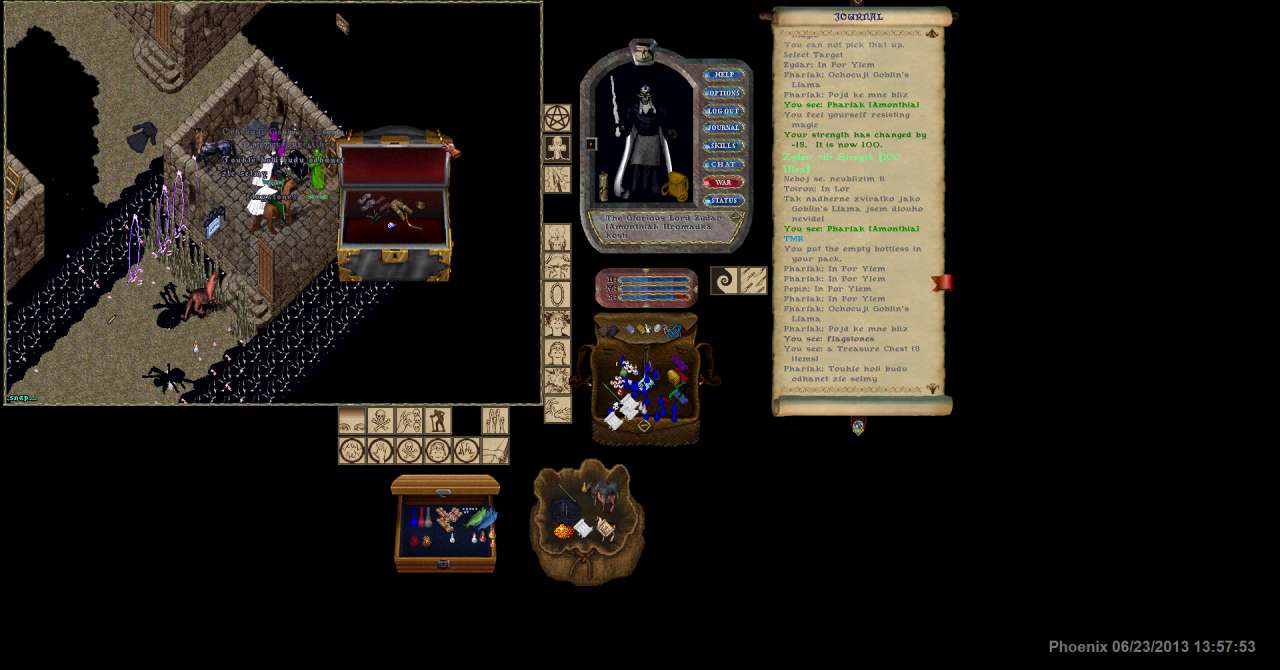Screen dimensions: 1280x670
Task: Click the Log Out button
Action: pos(723,111)
